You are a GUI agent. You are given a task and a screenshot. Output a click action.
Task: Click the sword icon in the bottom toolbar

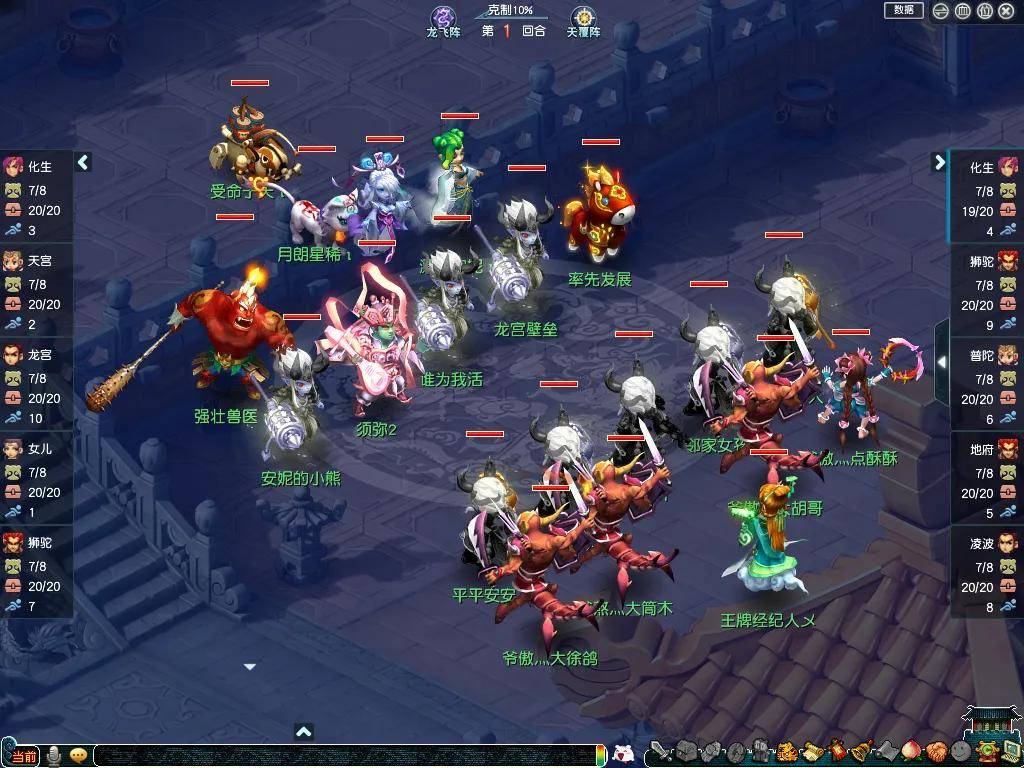point(661,752)
